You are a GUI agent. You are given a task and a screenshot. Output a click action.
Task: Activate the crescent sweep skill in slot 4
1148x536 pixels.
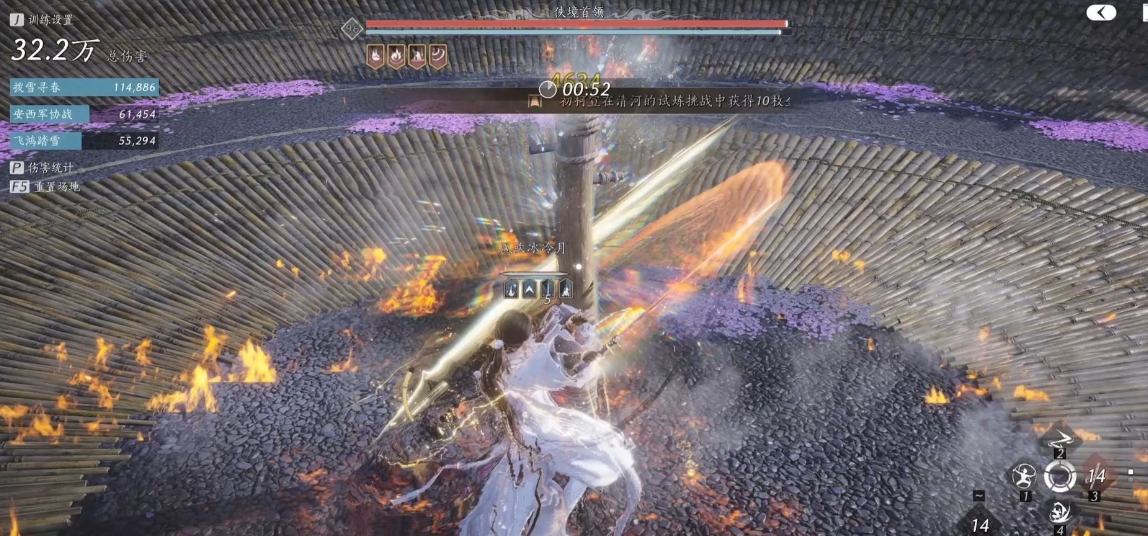click(x=1059, y=512)
